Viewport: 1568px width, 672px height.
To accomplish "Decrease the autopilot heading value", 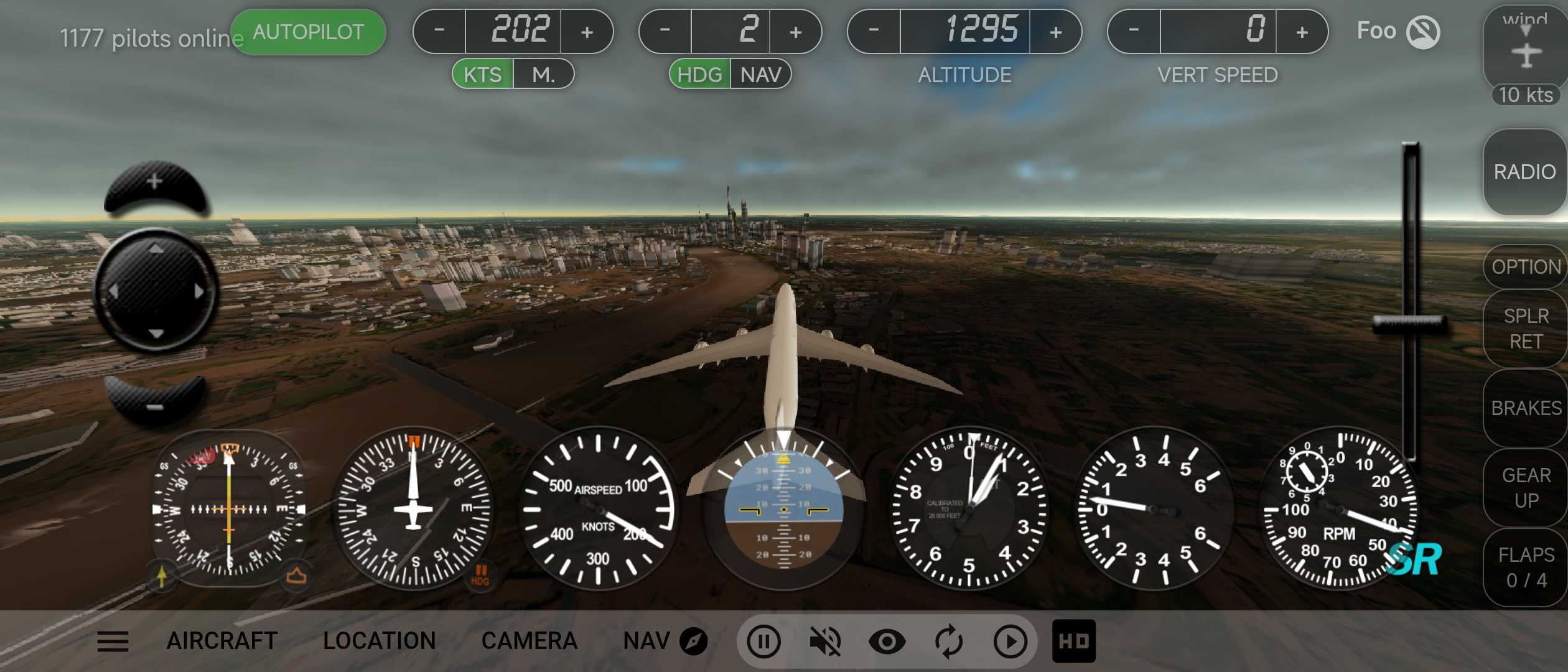I will 665,30.
